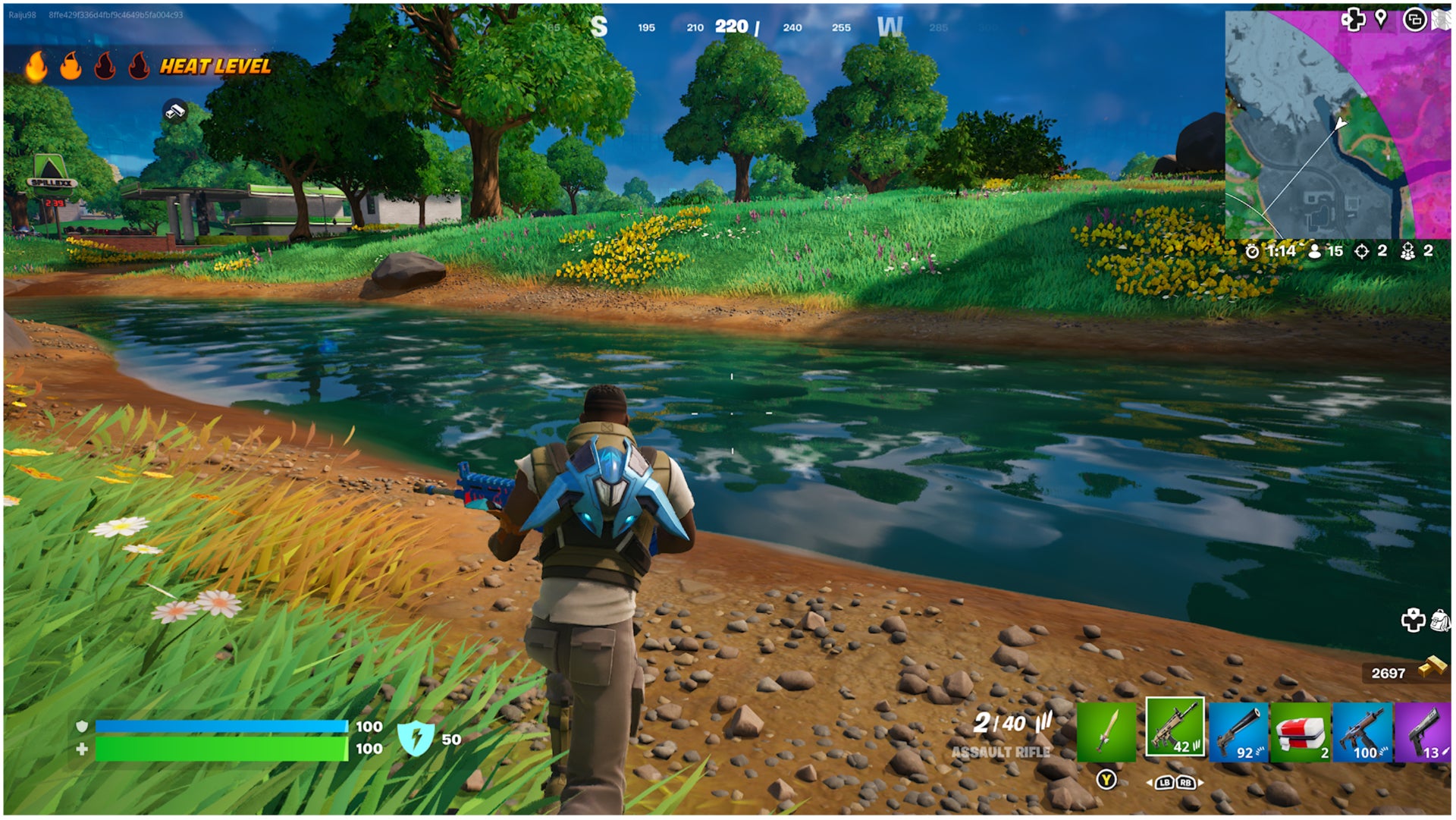Click the minimap in the top right corner
This screenshot has width=1456, height=820.
tap(1342, 125)
